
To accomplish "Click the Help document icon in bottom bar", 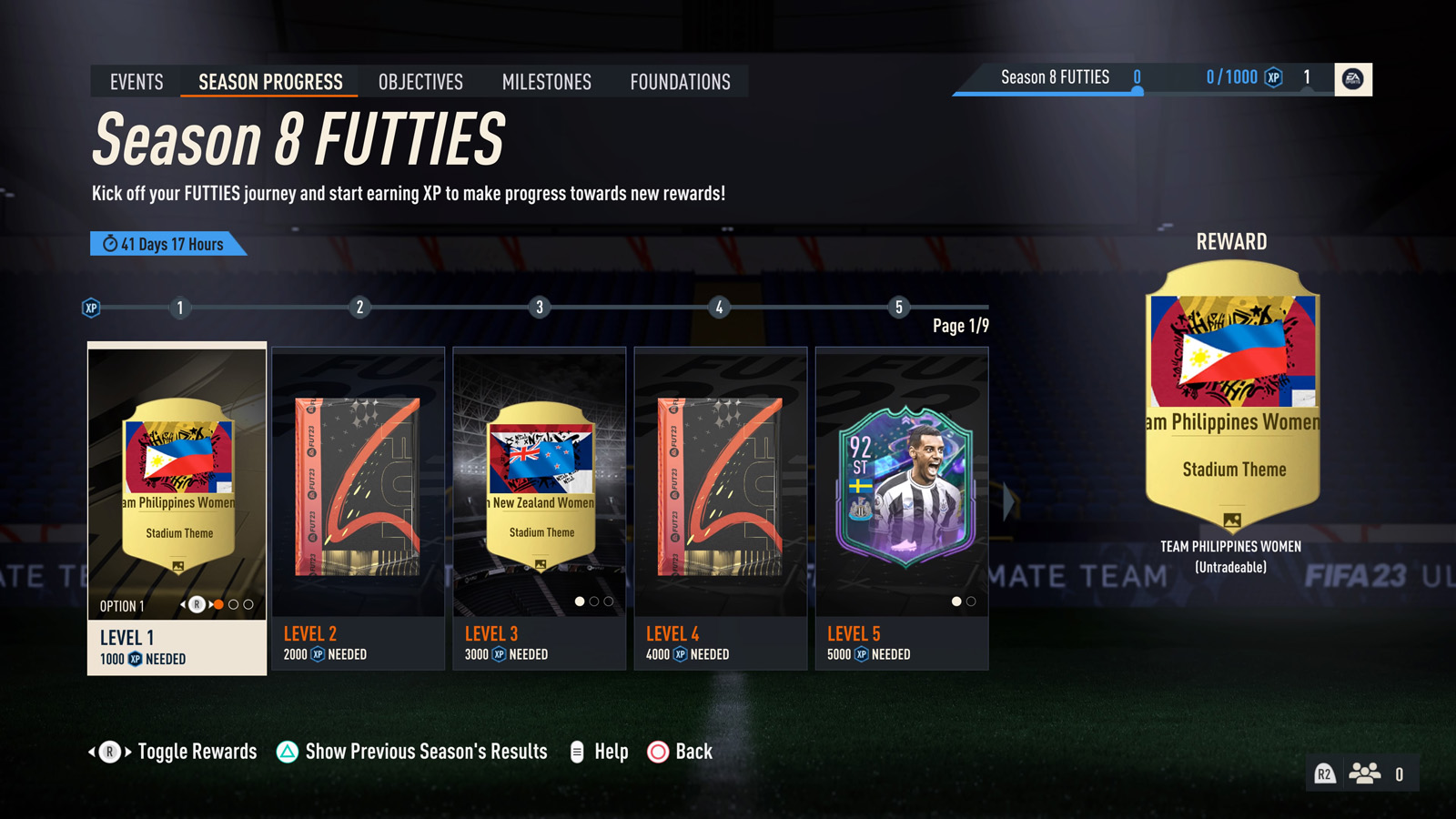I will click(576, 752).
